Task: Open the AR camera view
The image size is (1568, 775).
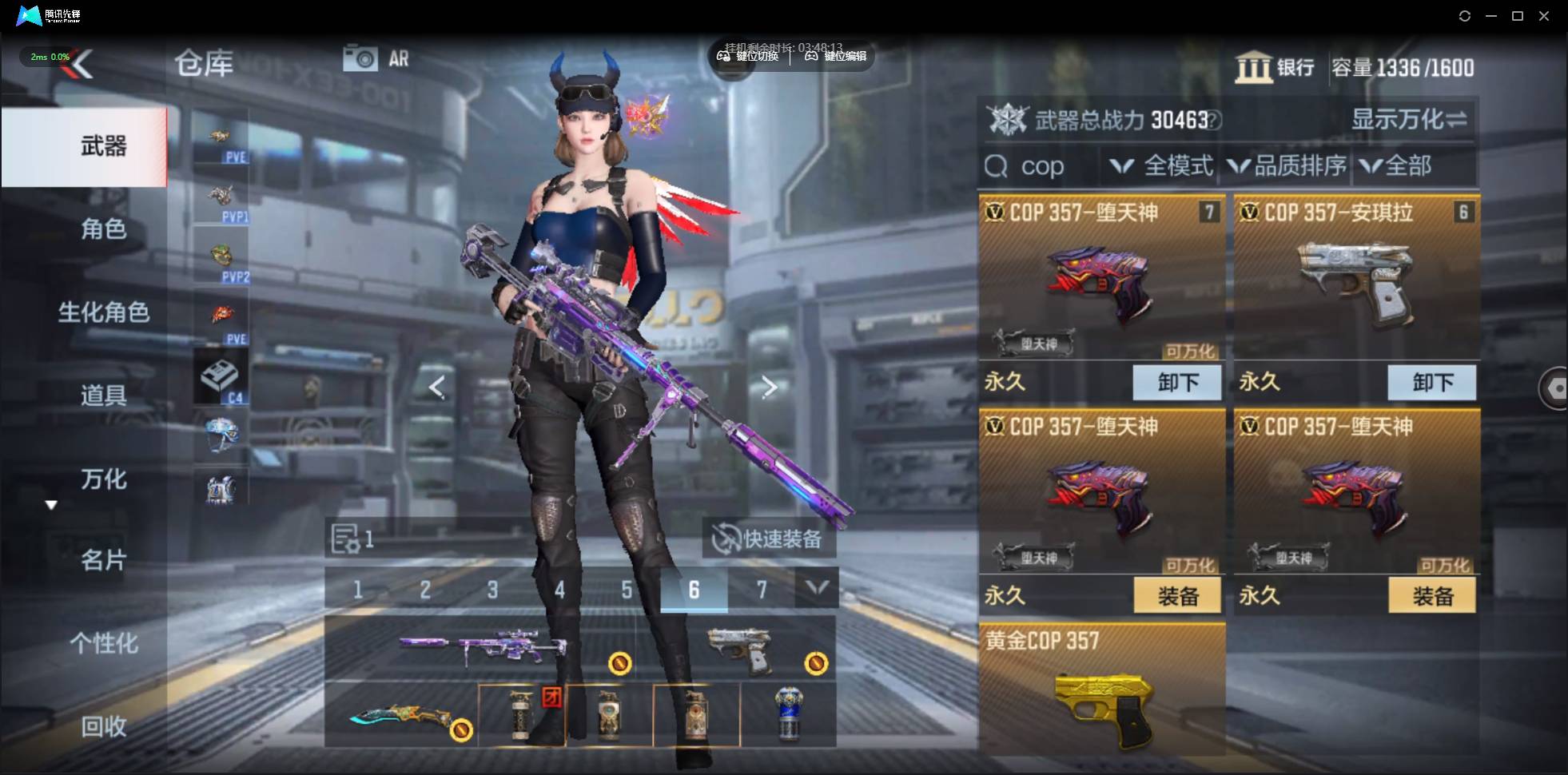Action: coord(376,58)
